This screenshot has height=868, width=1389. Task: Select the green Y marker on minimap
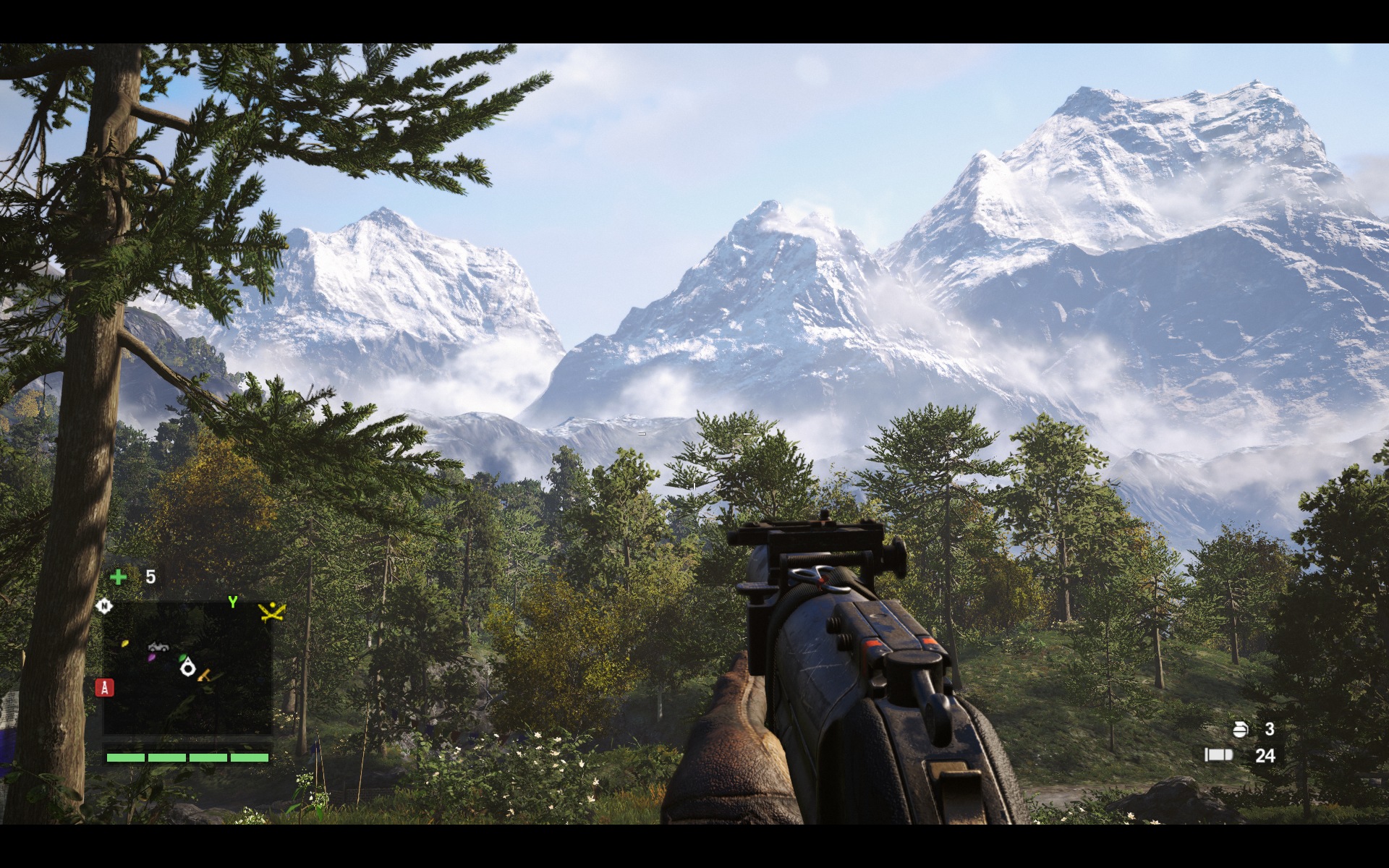click(232, 602)
